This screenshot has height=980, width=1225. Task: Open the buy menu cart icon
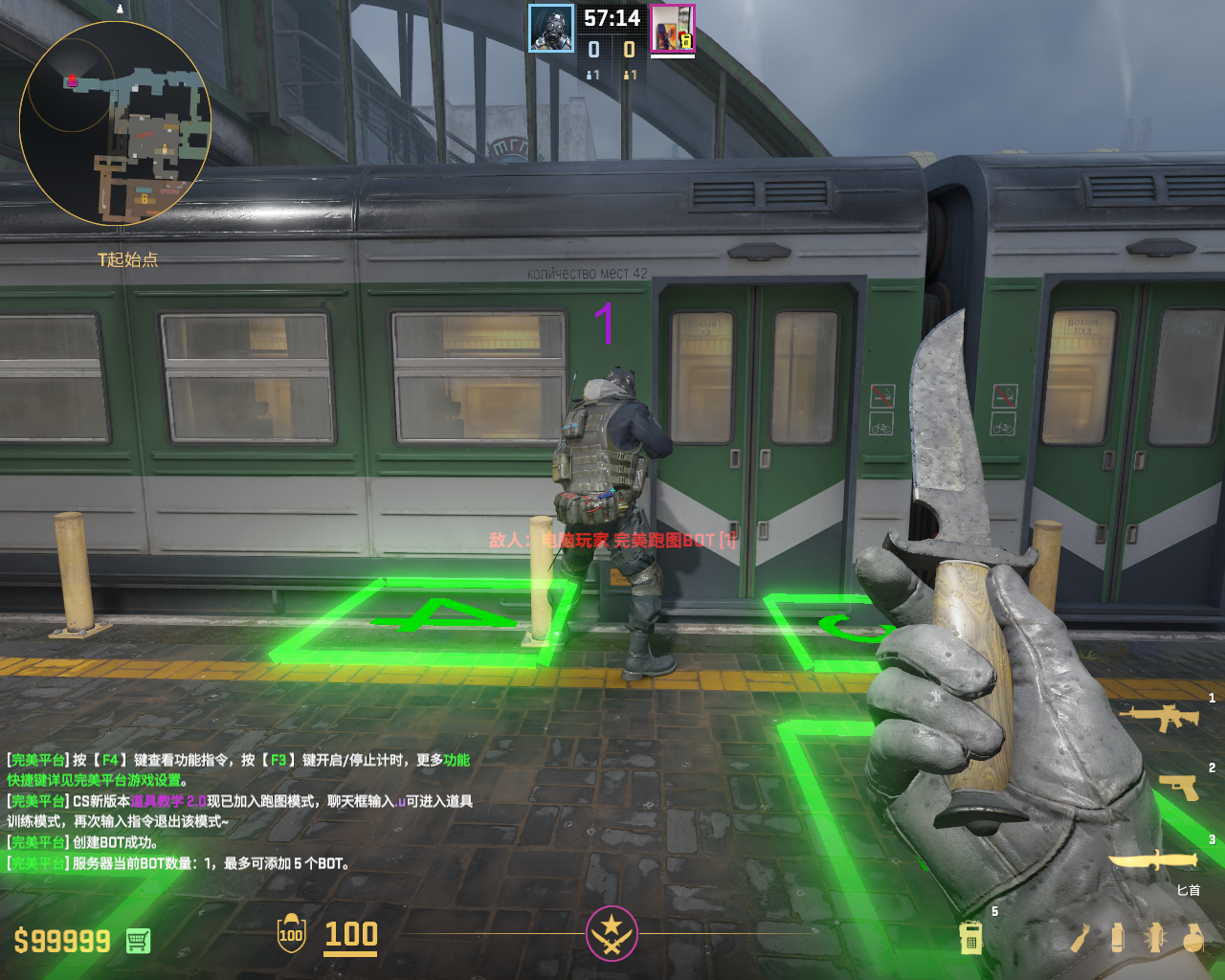[138, 941]
